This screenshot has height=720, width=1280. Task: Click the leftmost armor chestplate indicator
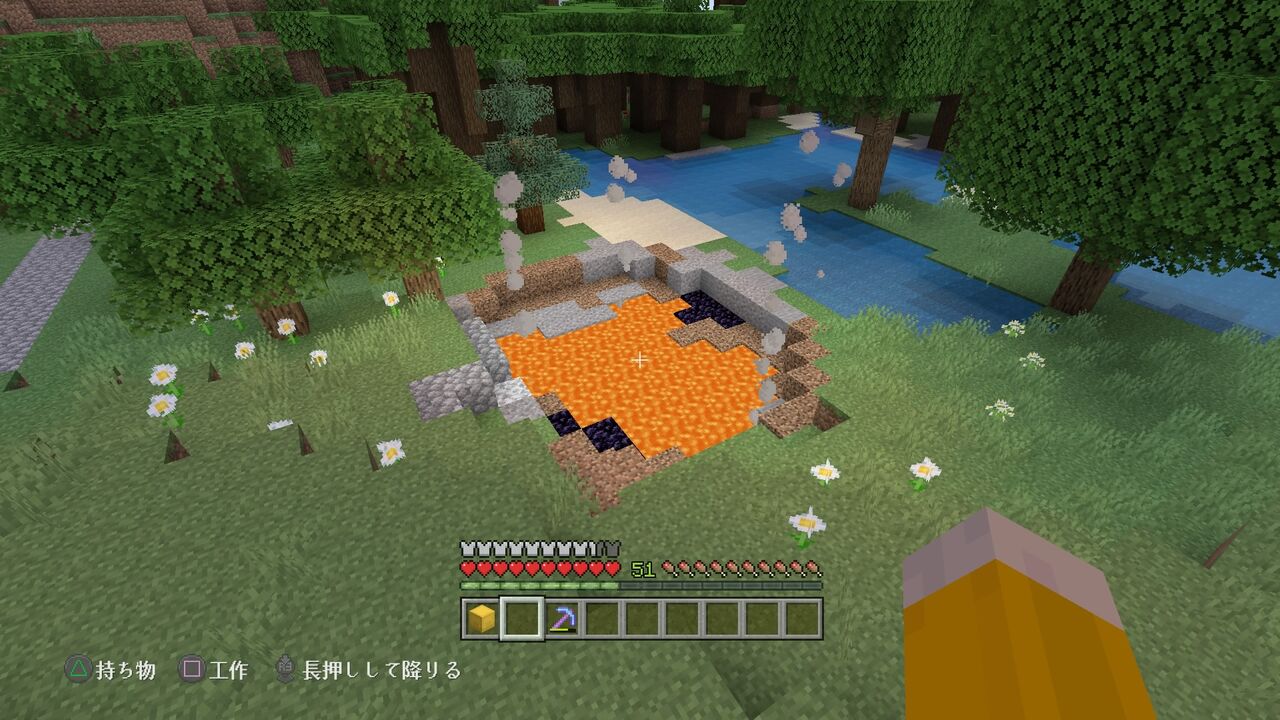click(467, 547)
